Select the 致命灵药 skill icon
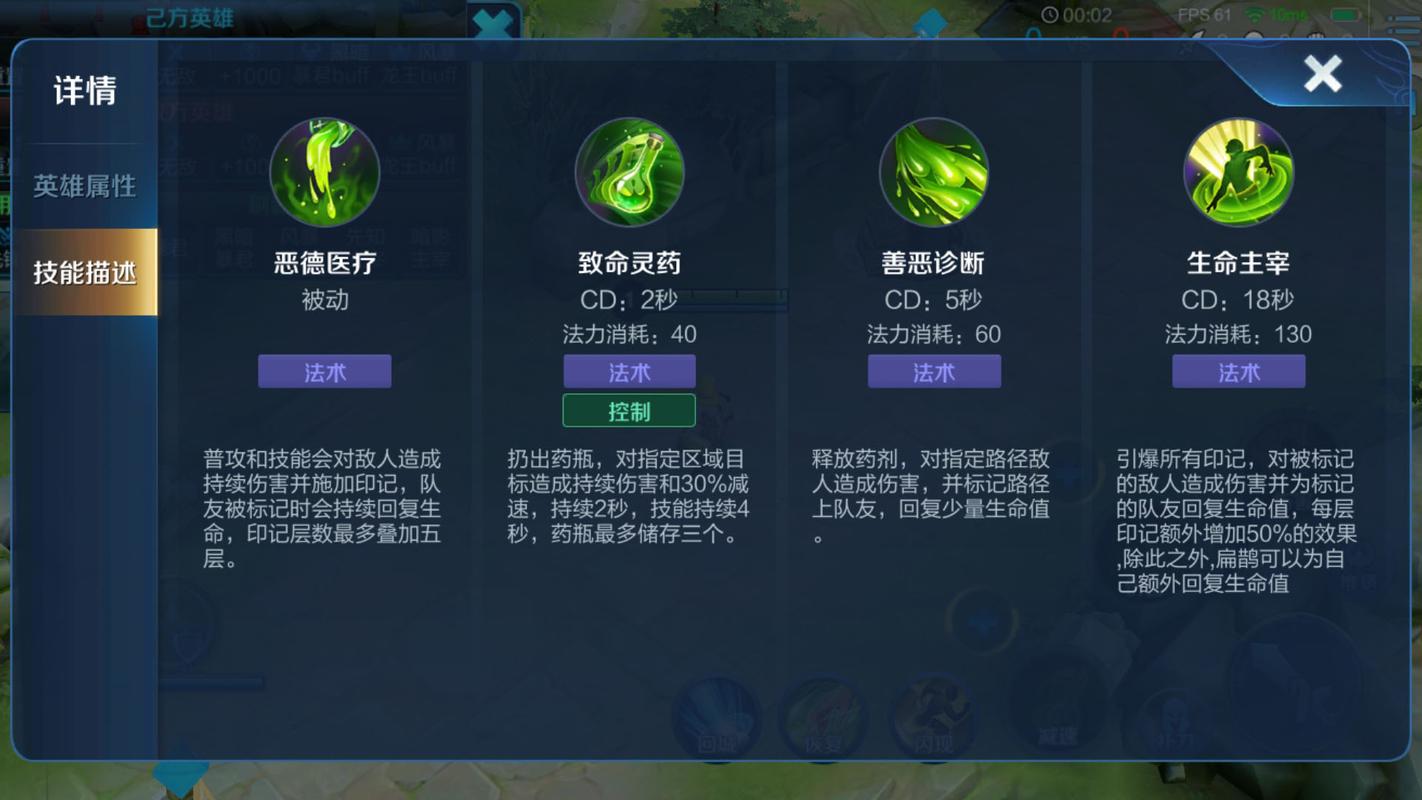 [x=629, y=172]
